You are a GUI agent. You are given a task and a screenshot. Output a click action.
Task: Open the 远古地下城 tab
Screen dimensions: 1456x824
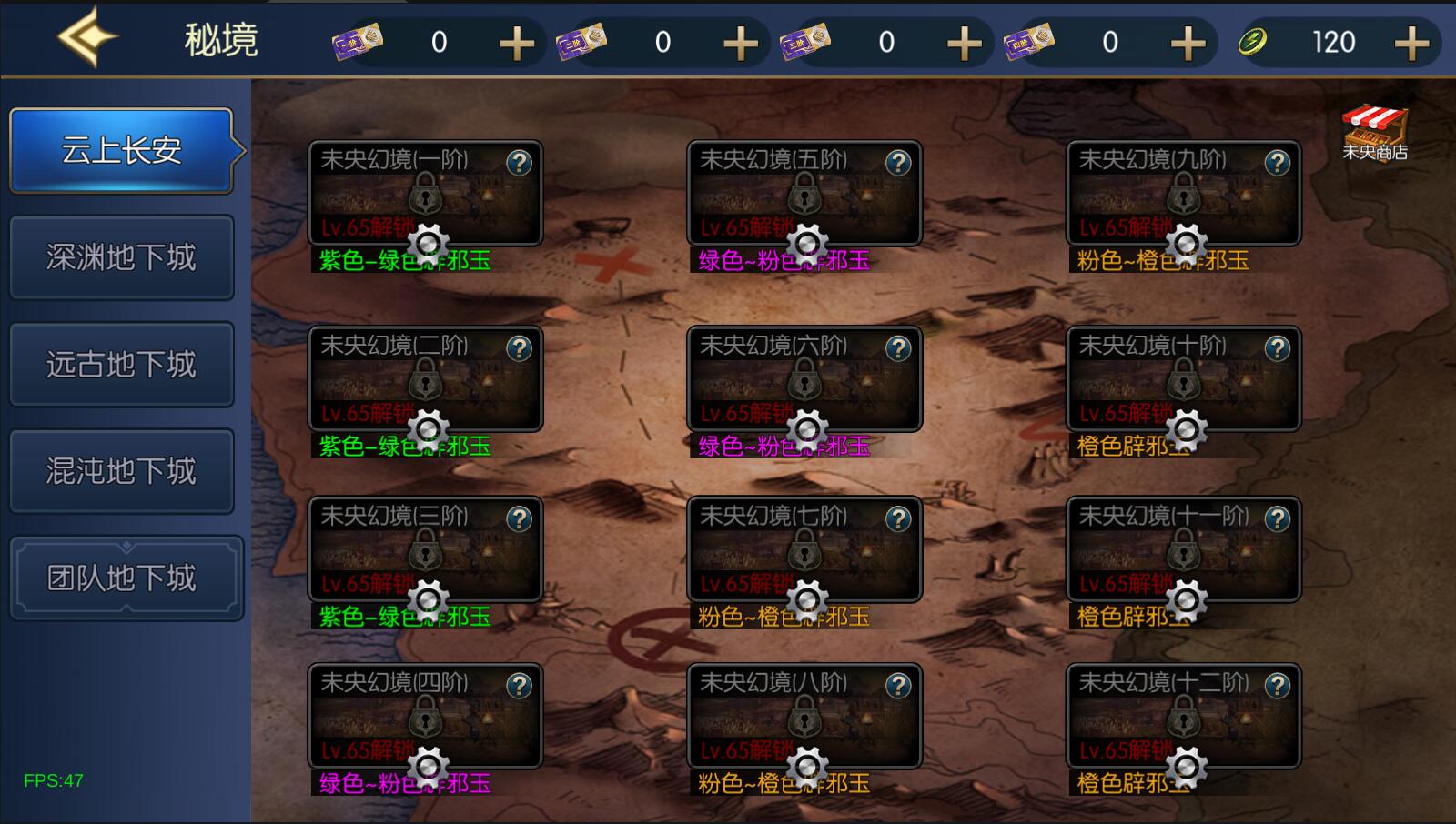[x=122, y=365]
